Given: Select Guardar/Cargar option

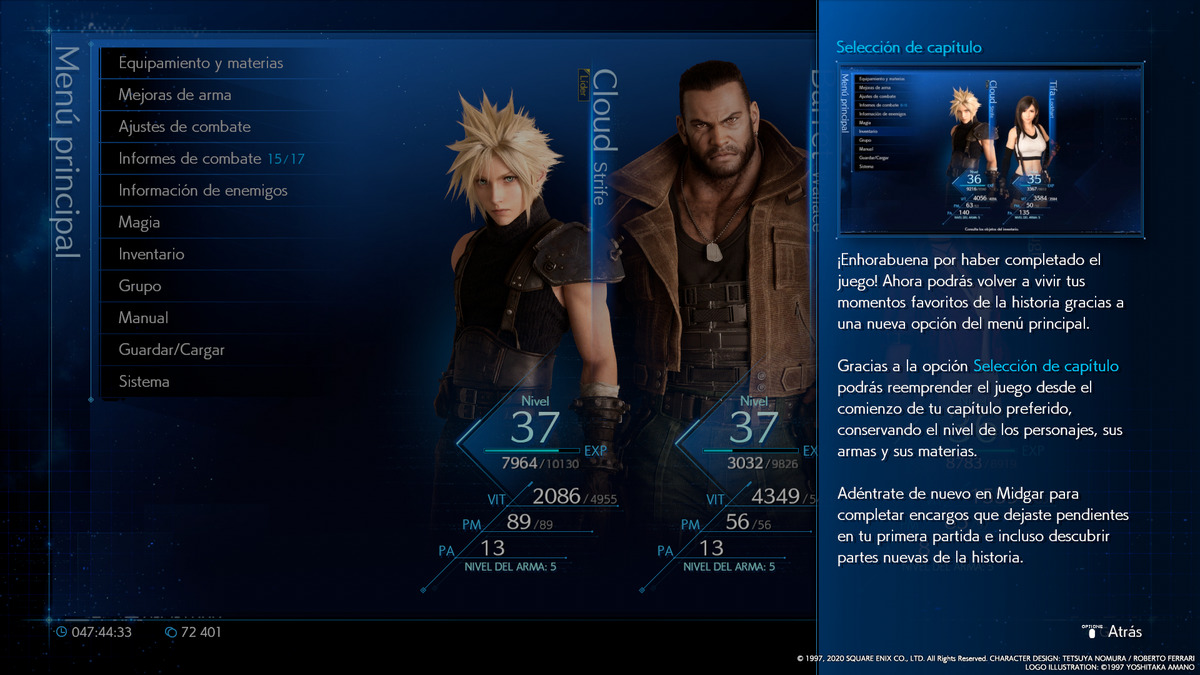Looking at the screenshot, I should 171,350.
